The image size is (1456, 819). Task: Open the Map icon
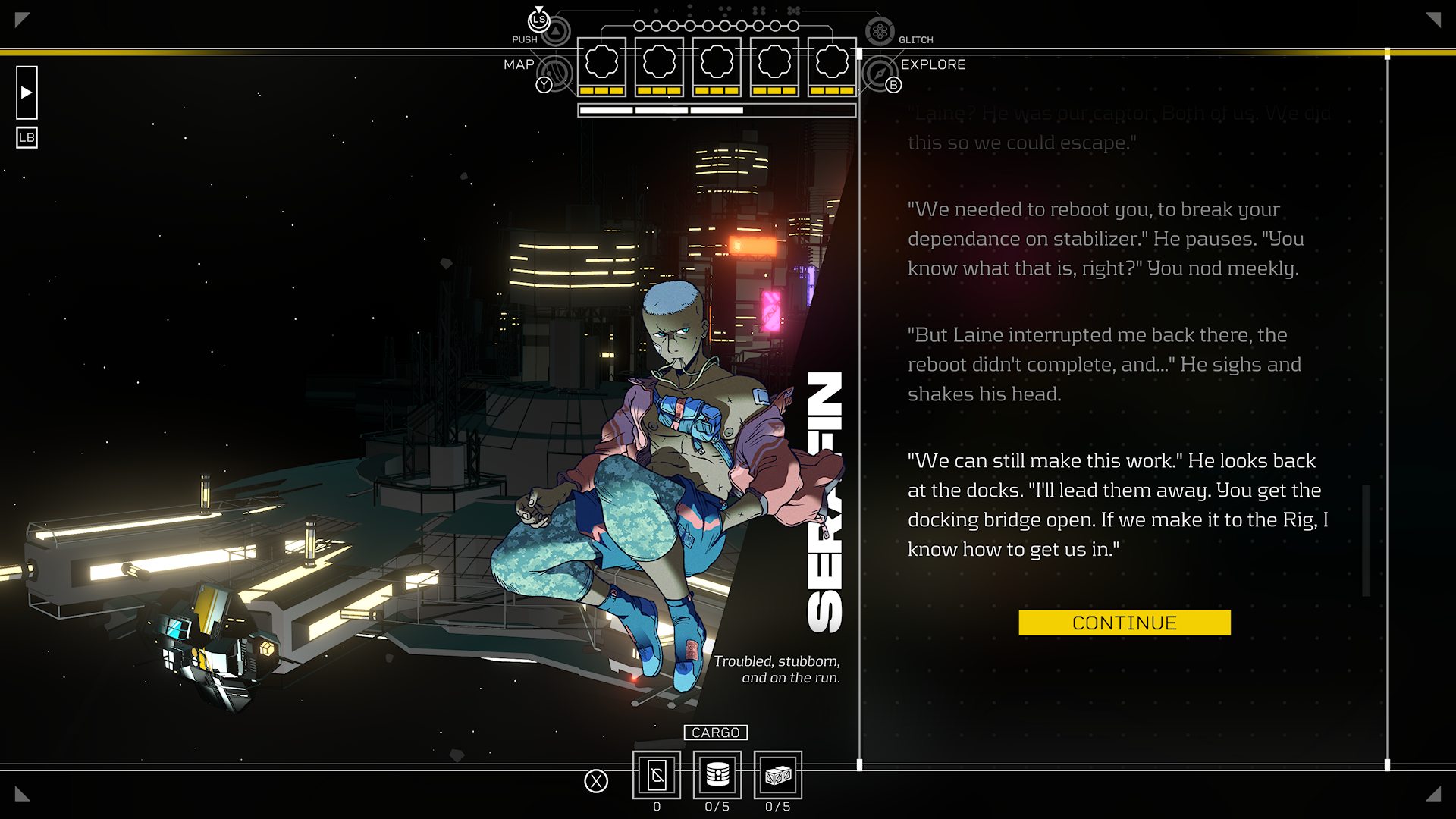point(557,74)
